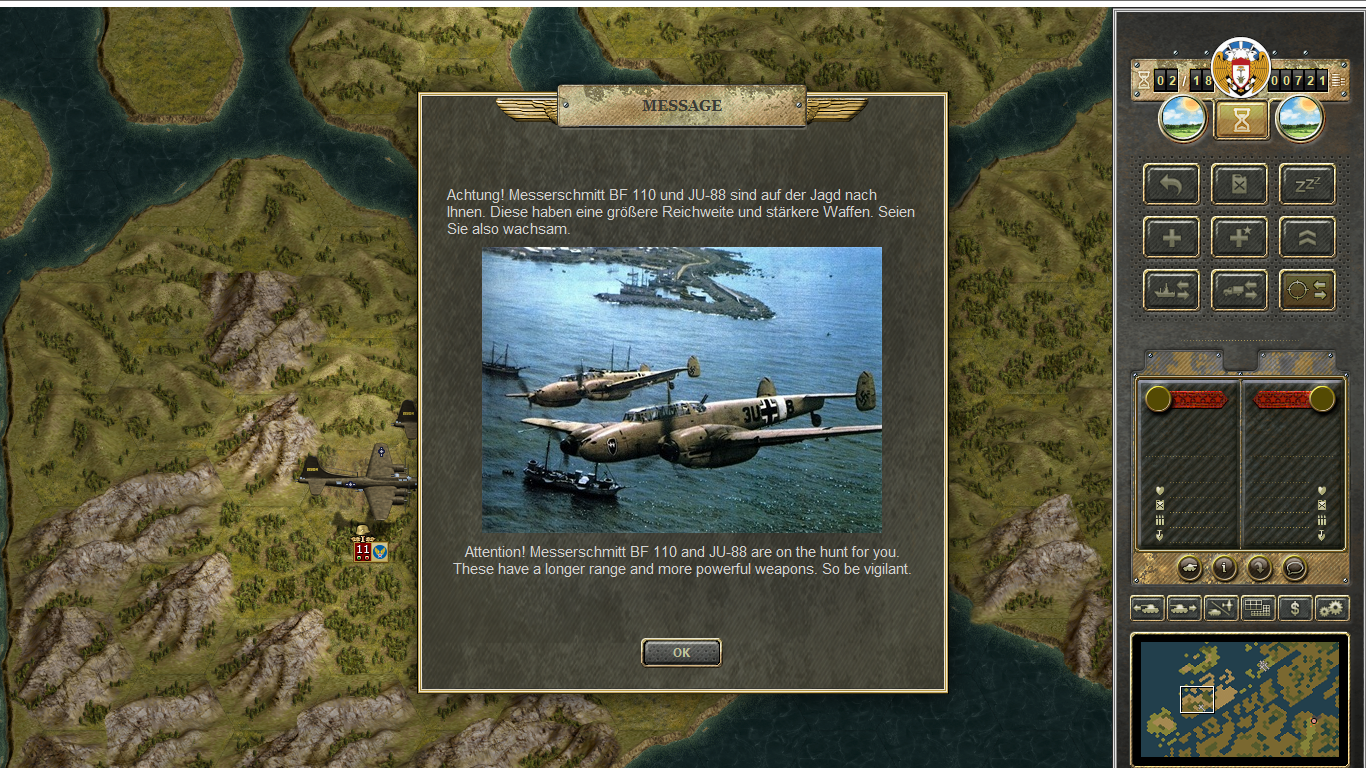Show unit info with the round i button
The width and height of the screenshot is (1366, 768).
1225,568
